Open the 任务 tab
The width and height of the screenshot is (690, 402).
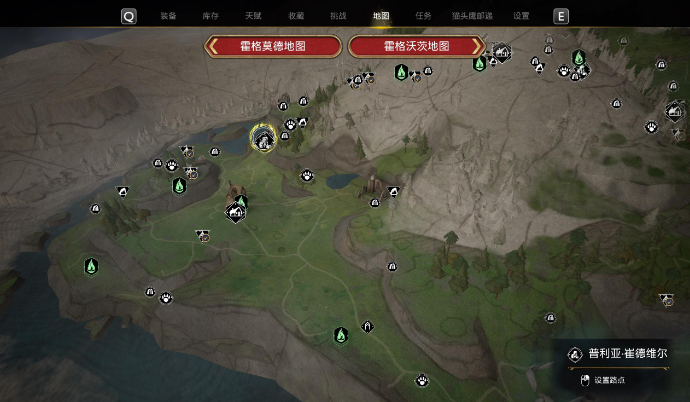423,16
